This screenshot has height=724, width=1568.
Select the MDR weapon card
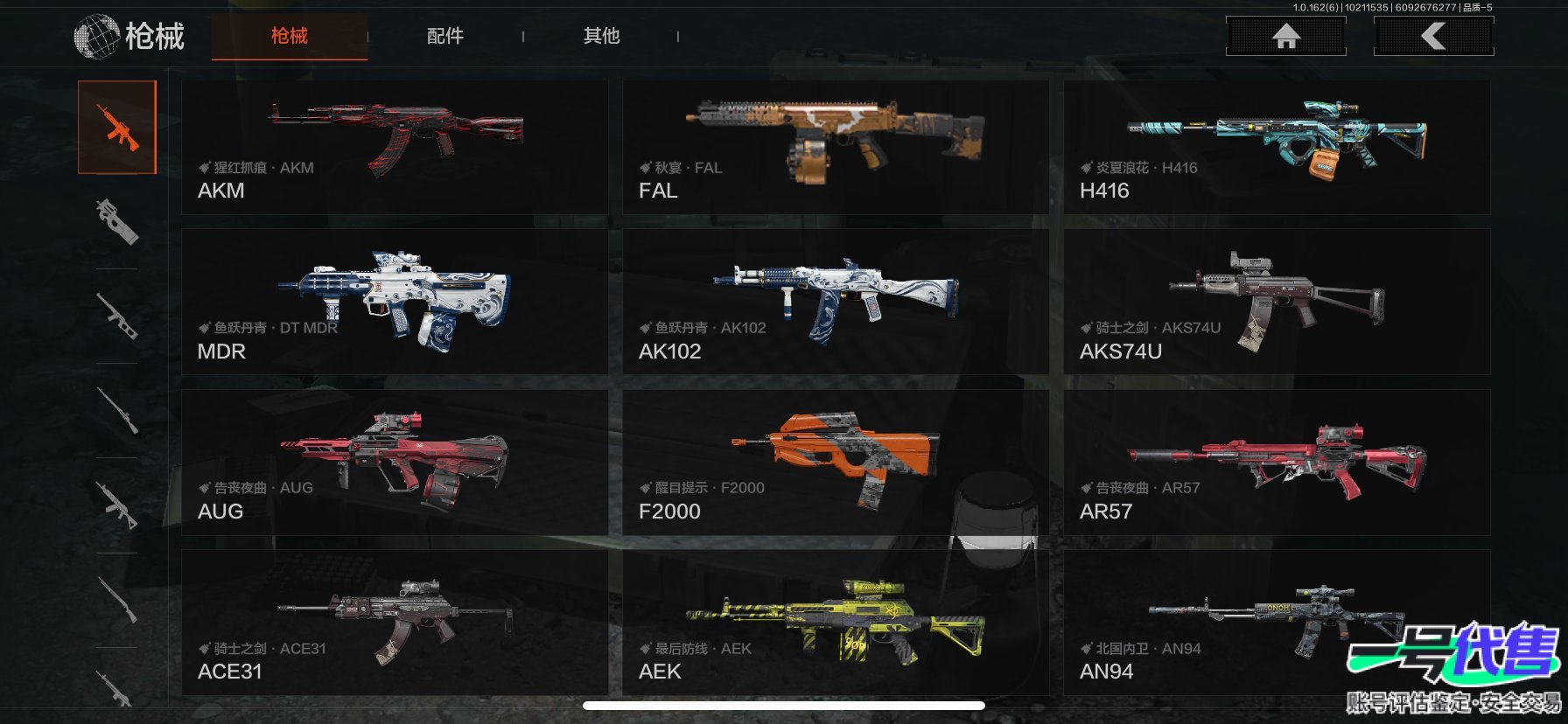395,302
